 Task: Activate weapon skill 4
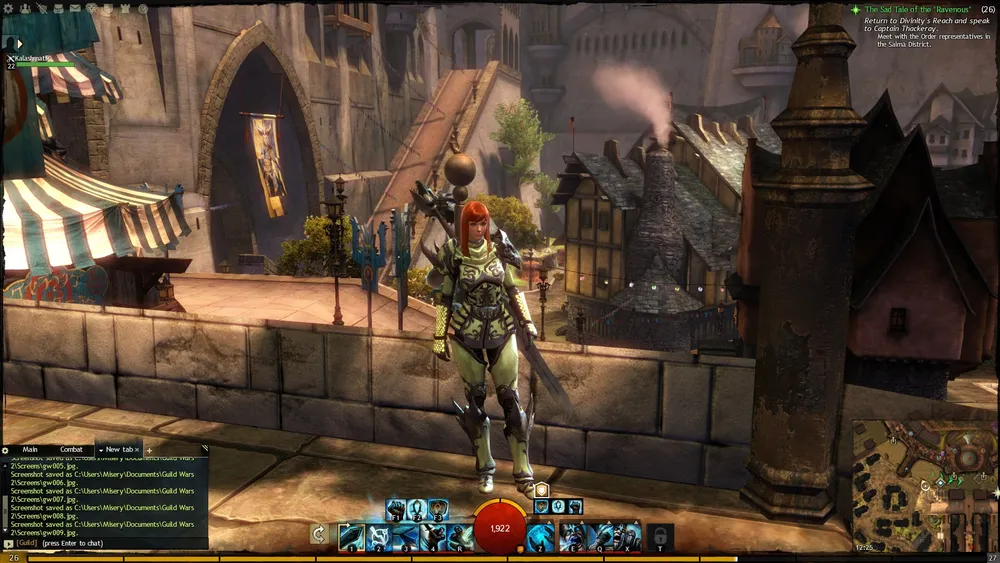click(x=432, y=536)
